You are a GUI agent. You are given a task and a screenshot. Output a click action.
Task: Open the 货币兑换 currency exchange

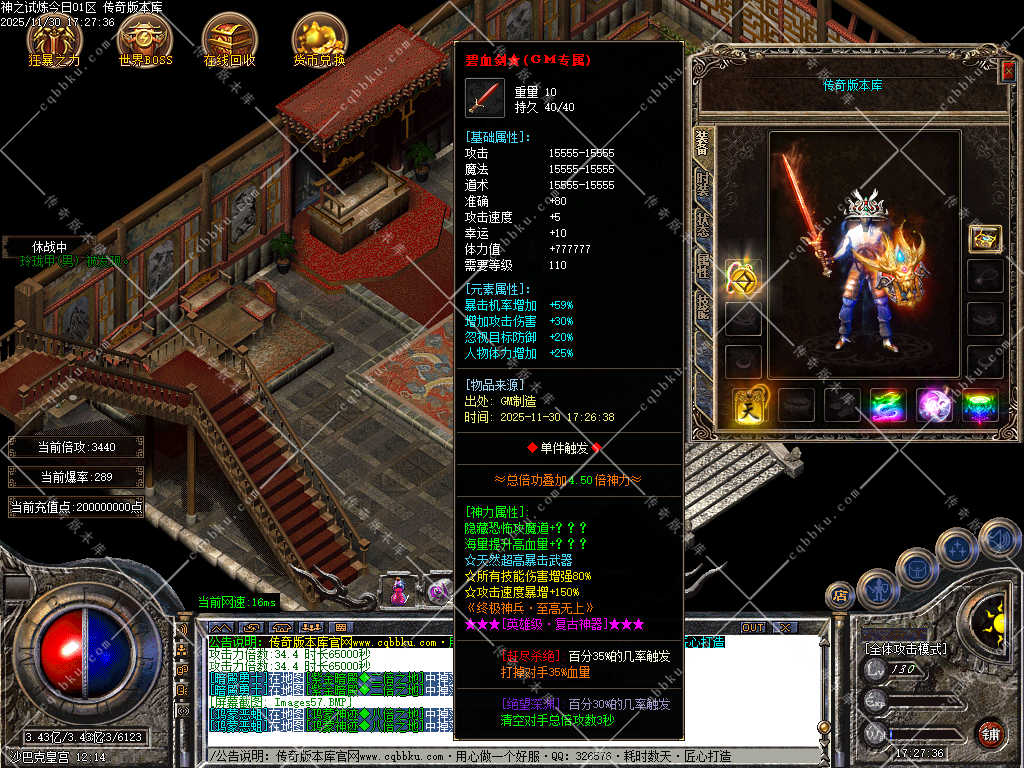coord(319,39)
